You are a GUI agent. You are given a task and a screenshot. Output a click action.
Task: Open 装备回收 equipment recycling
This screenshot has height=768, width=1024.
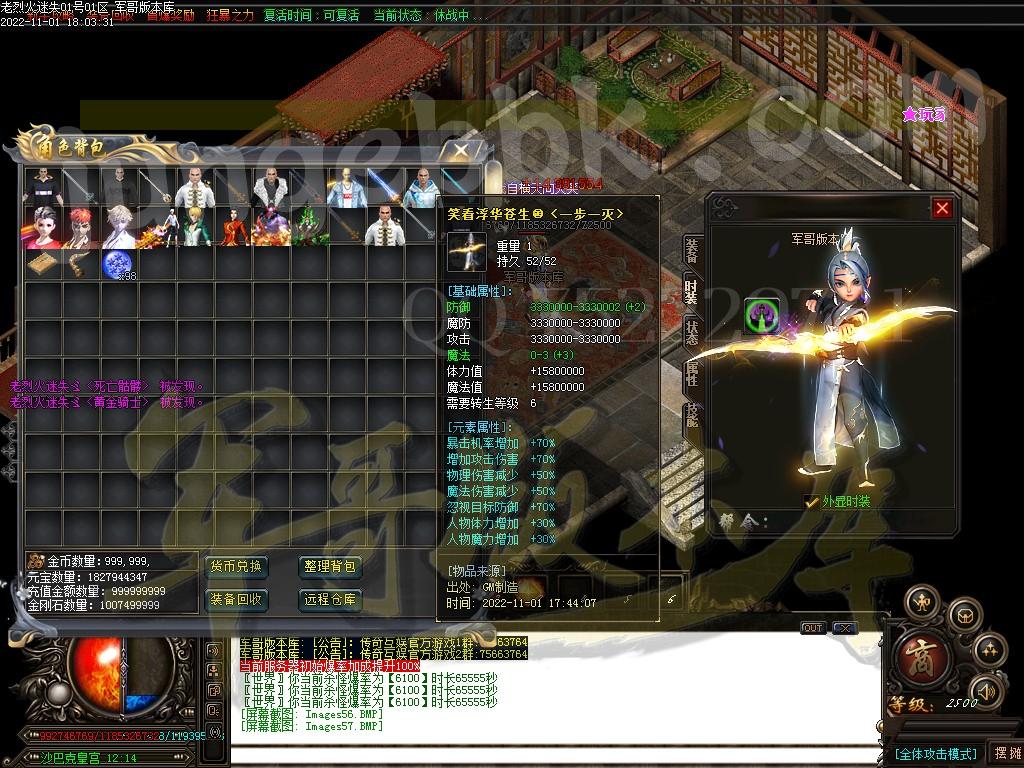click(x=236, y=600)
